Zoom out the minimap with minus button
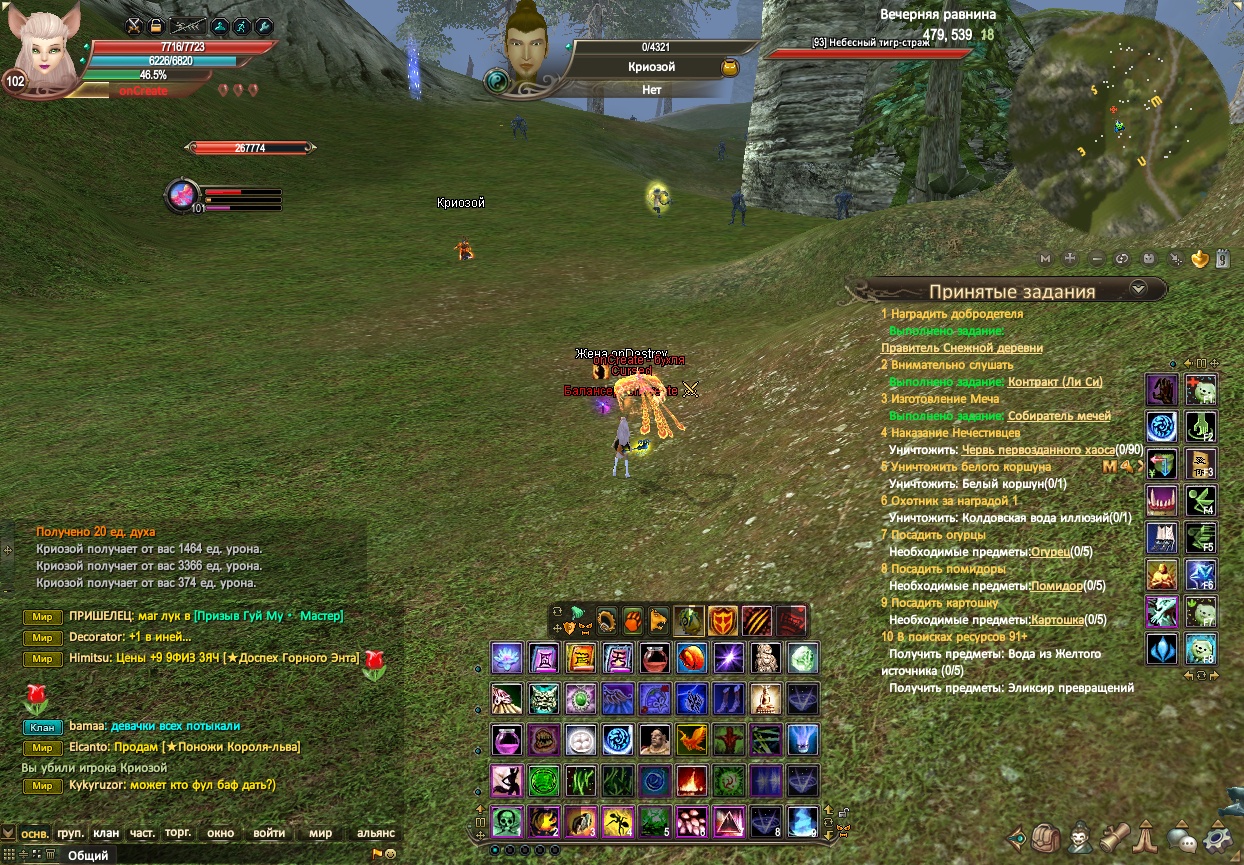1244x865 pixels. tap(1096, 258)
